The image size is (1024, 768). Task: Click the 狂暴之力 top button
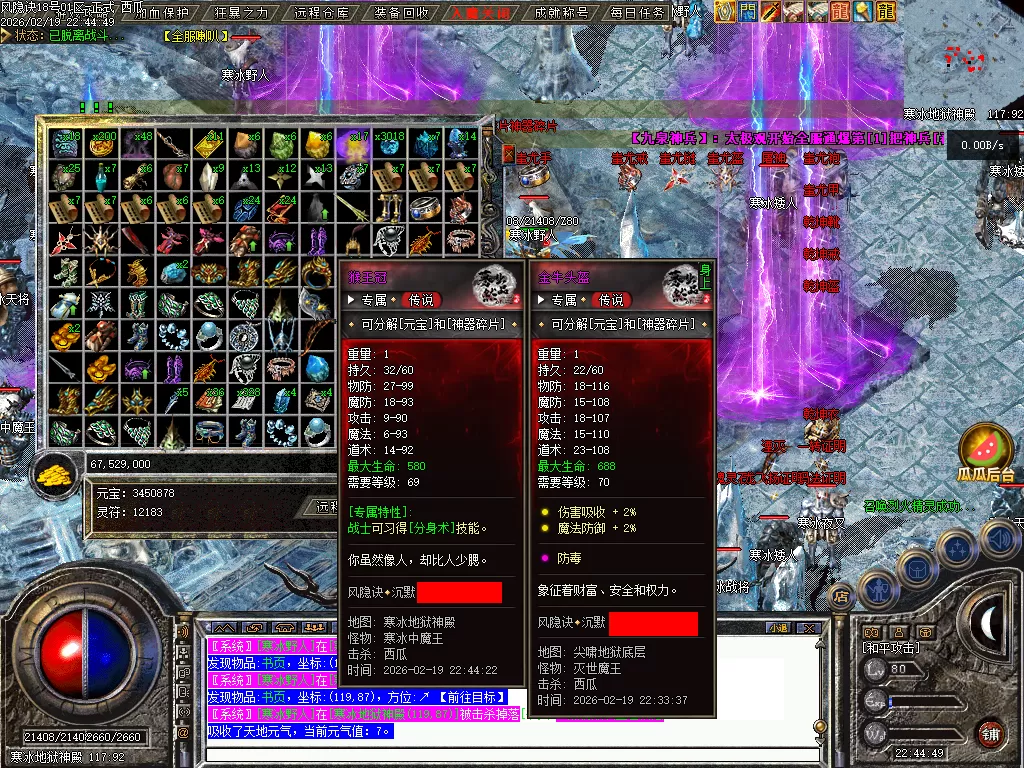tap(242, 13)
